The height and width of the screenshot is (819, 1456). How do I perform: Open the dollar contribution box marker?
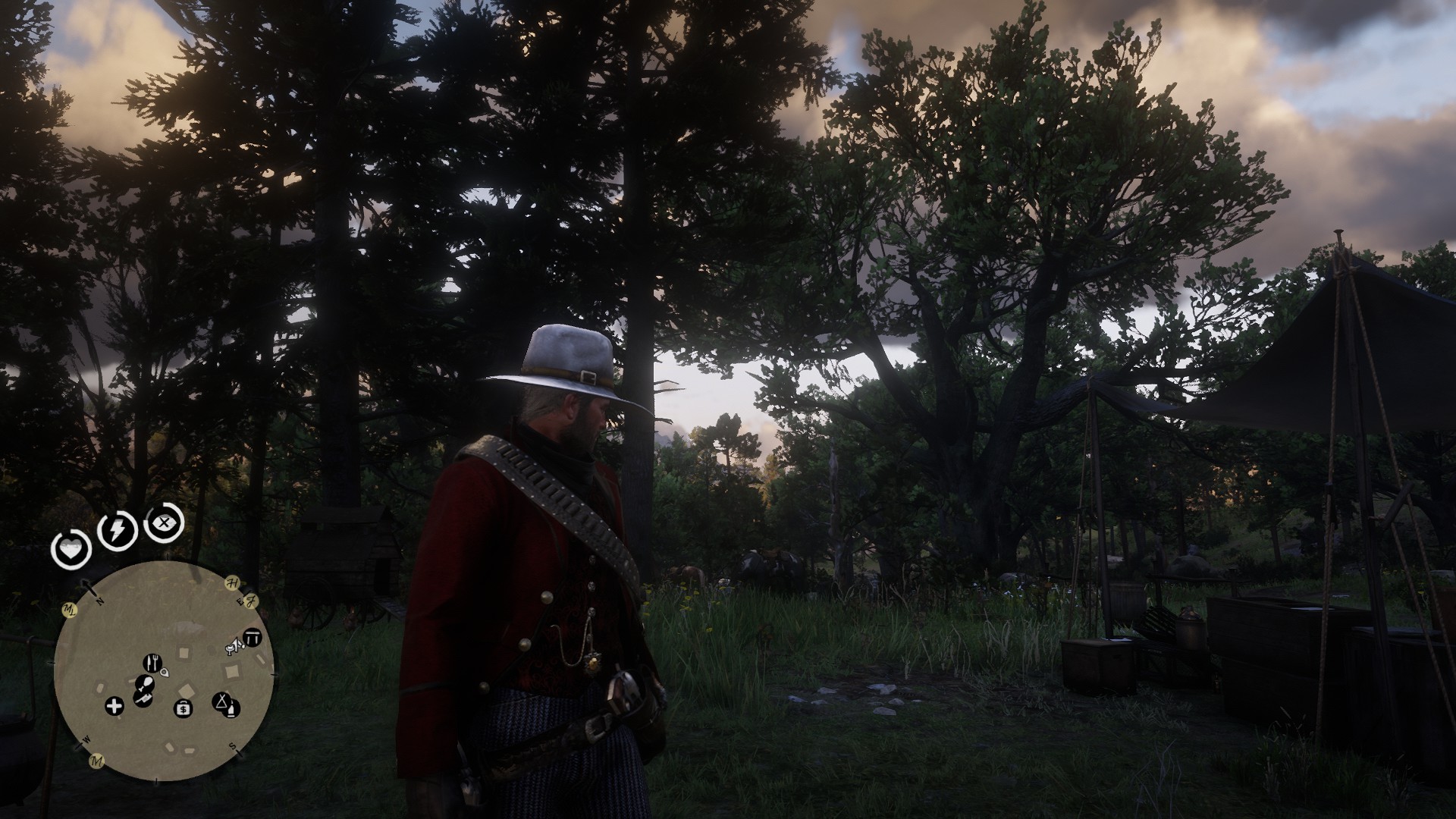(183, 709)
